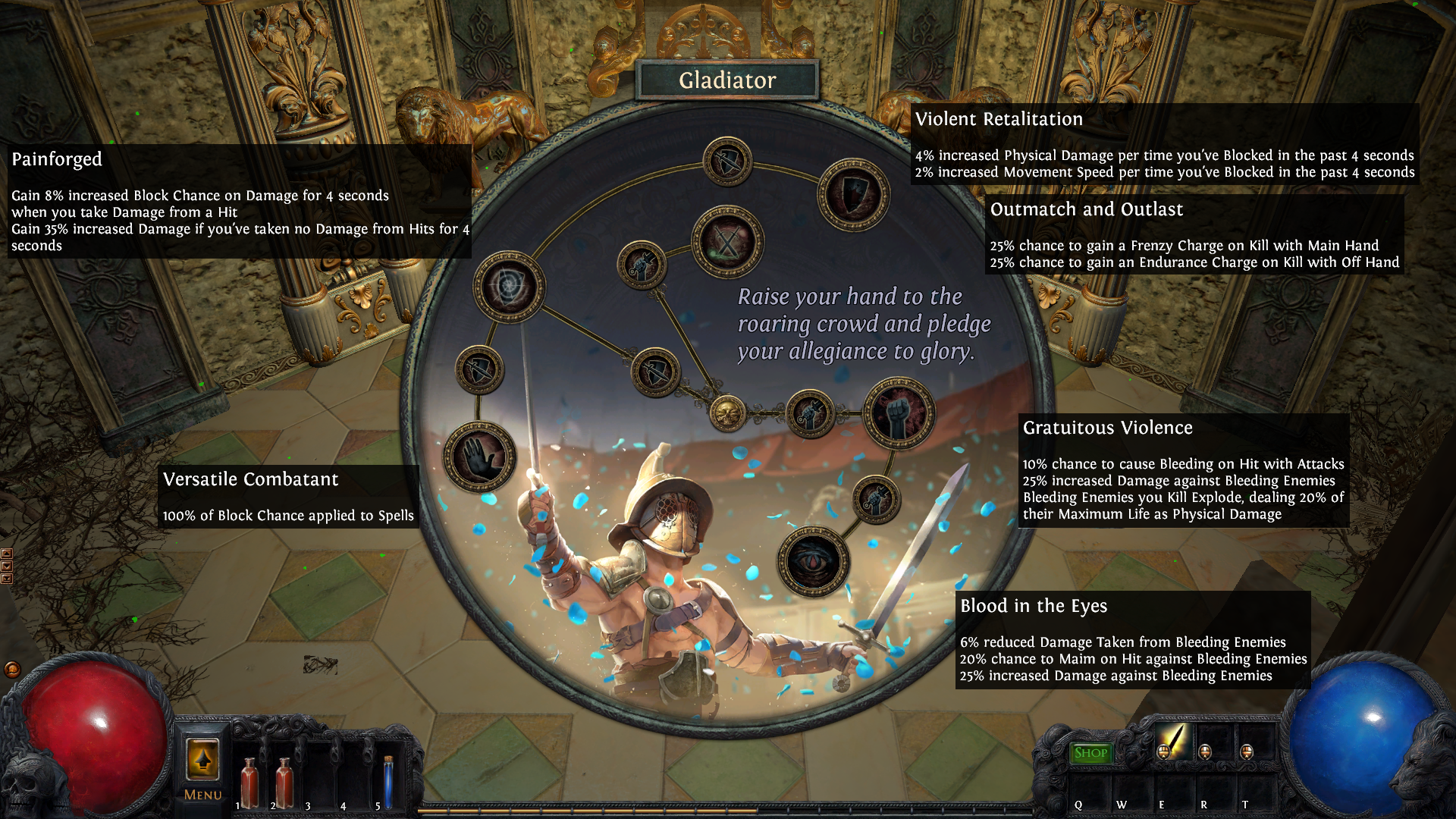Pick the Gratuitous Violence raised-fist node
This screenshot has height=819, width=1456.
tap(899, 413)
